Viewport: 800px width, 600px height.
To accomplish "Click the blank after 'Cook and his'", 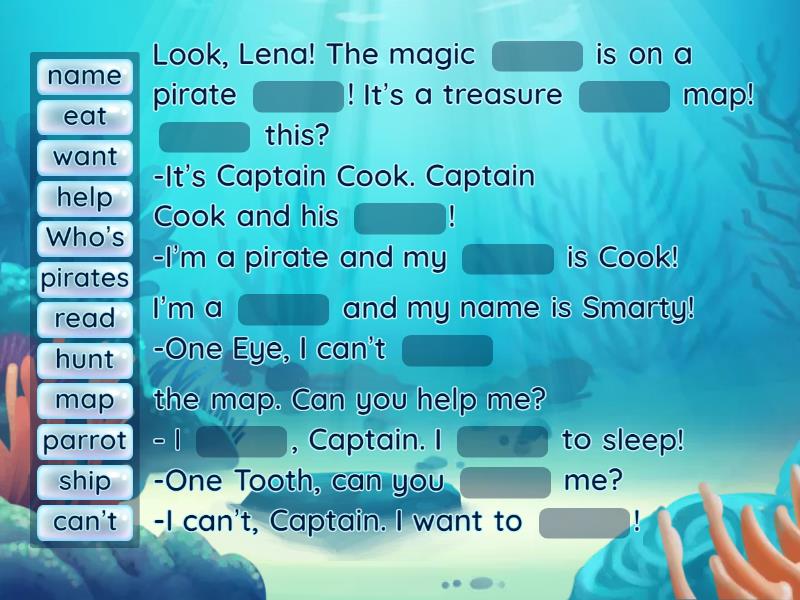I will [399, 218].
